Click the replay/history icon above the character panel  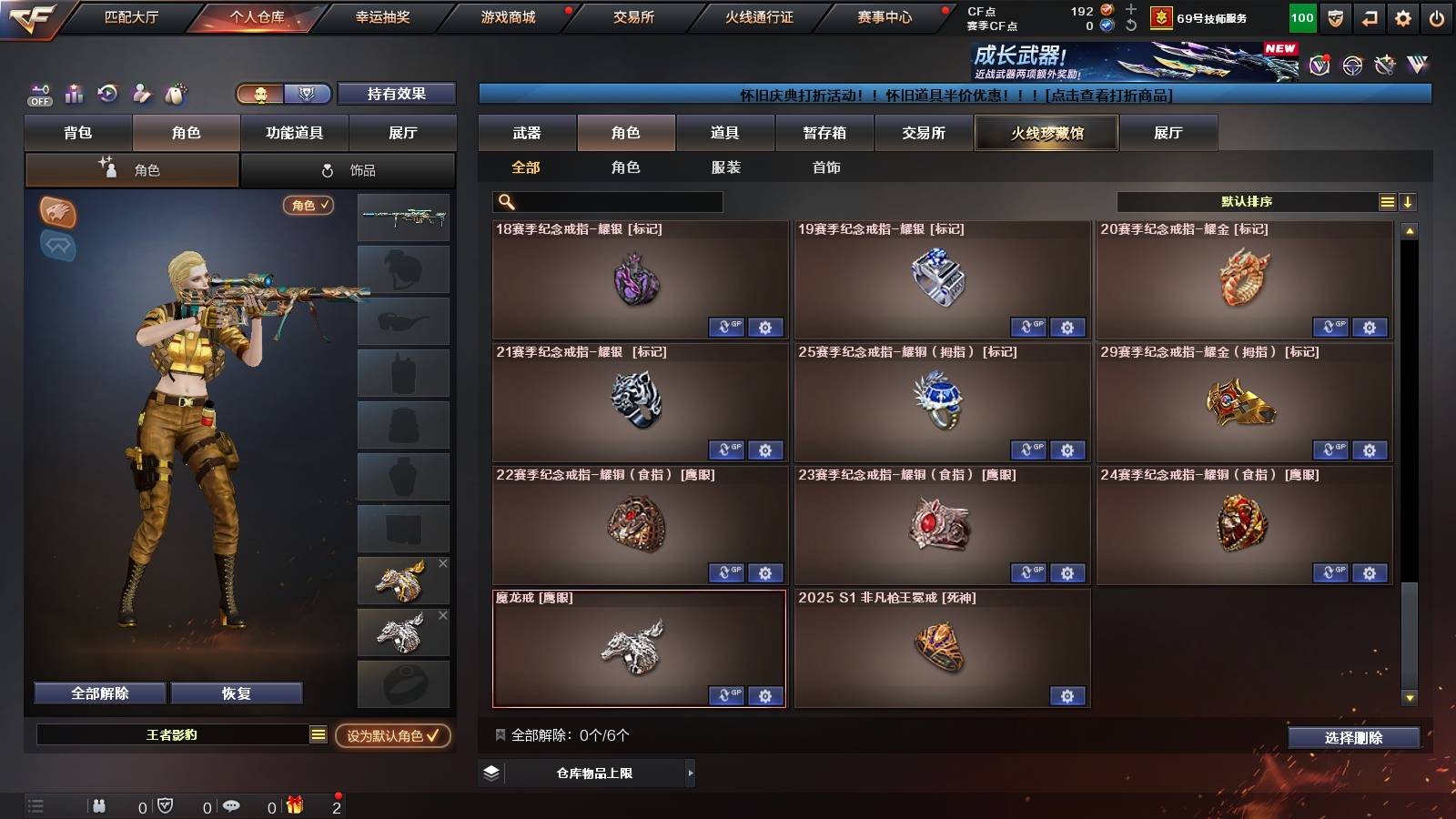click(107, 94)
